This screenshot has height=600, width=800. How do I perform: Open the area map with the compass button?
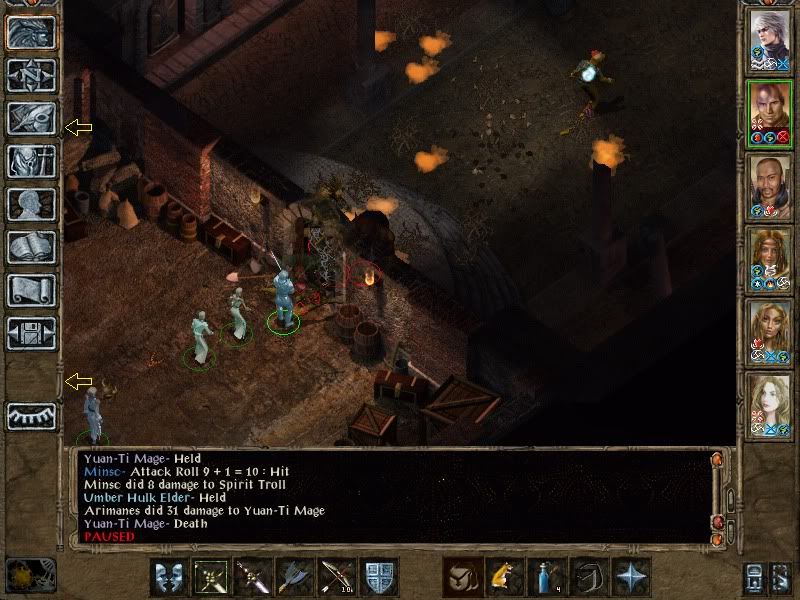pyautogui.click(x=30, y=74)
